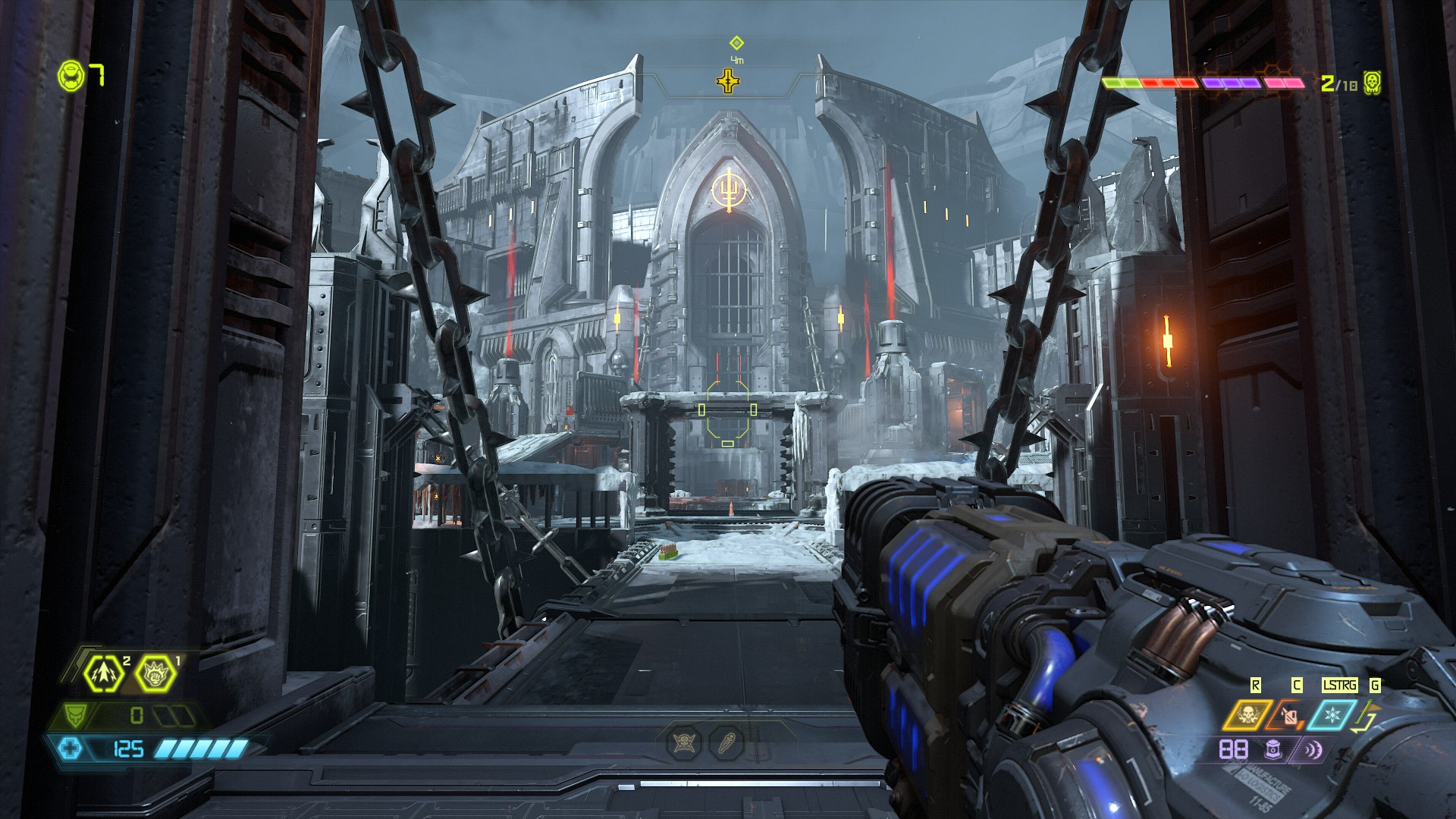This screenshot has width=1456, height=819.
Task: Select the dagger icon at bottom center
Action: [726, 742]
